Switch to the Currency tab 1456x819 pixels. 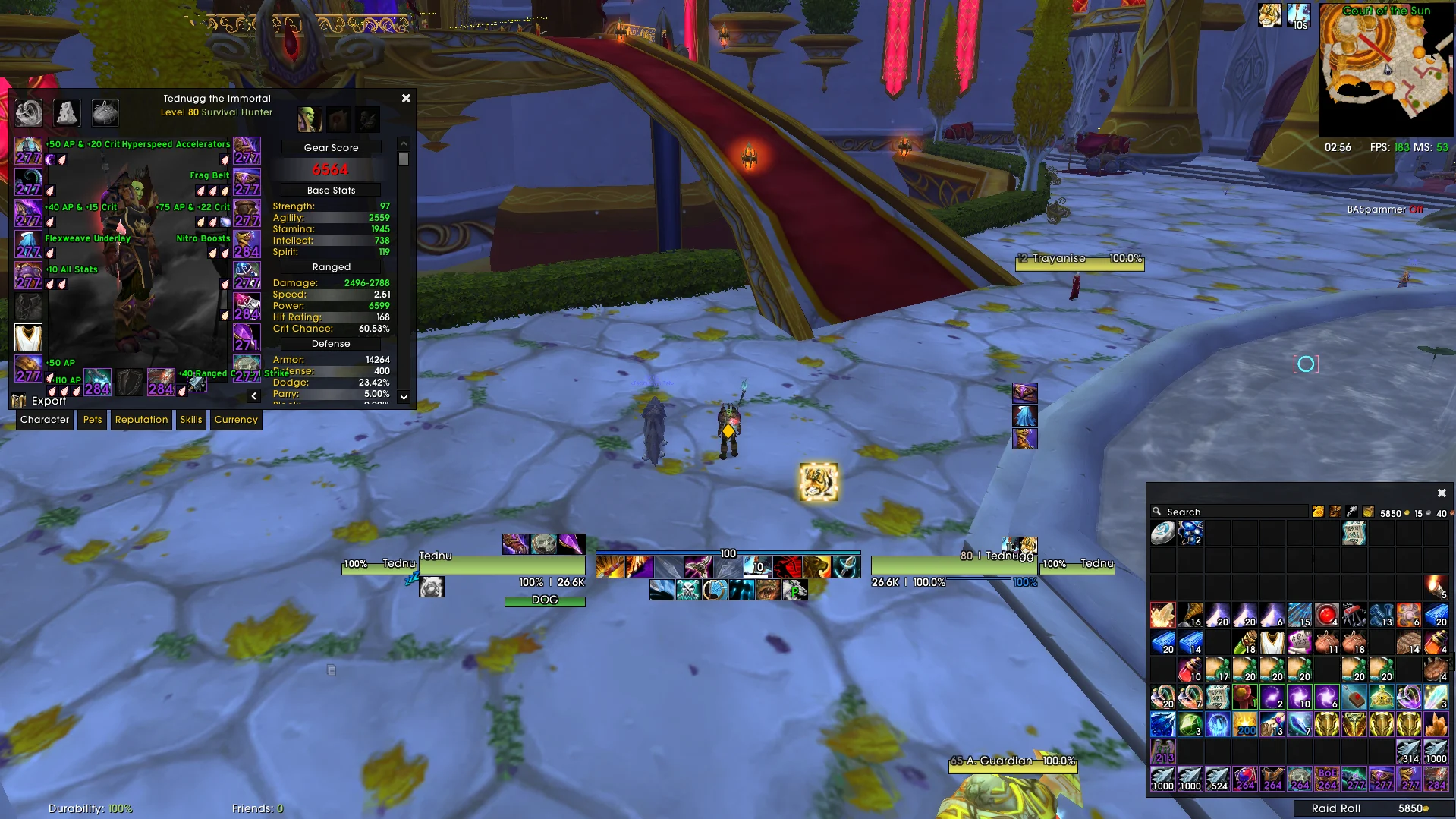coord(236,420)
